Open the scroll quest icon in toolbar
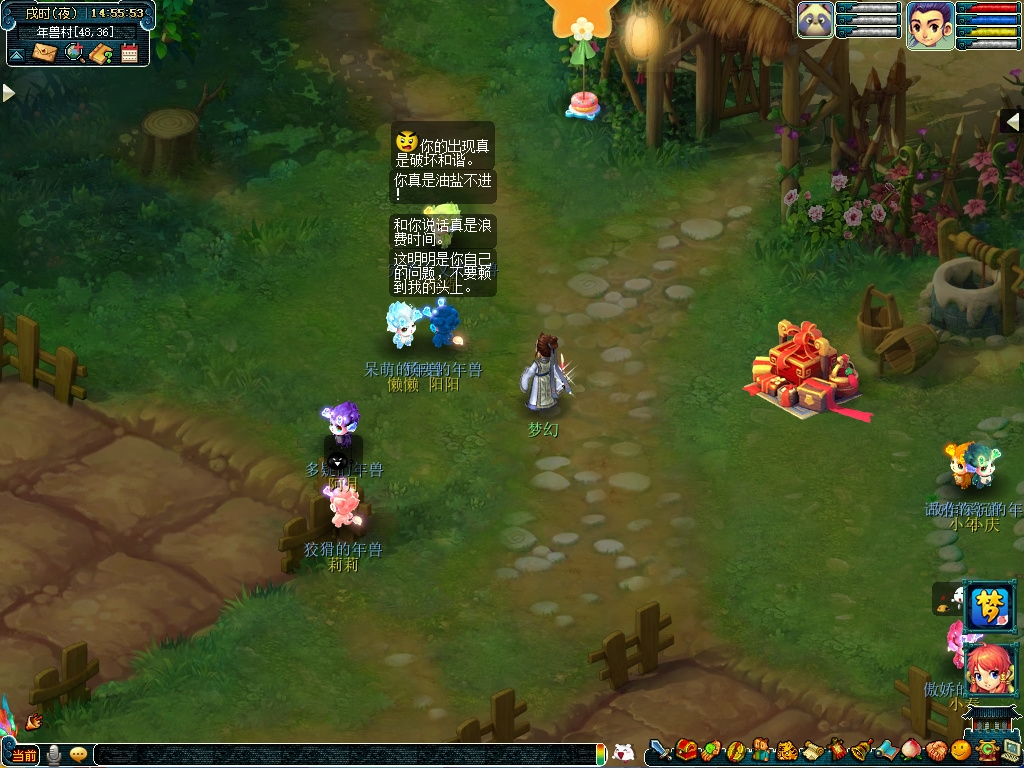This screenshot has height=768, width=1024. tap(811, 750)
